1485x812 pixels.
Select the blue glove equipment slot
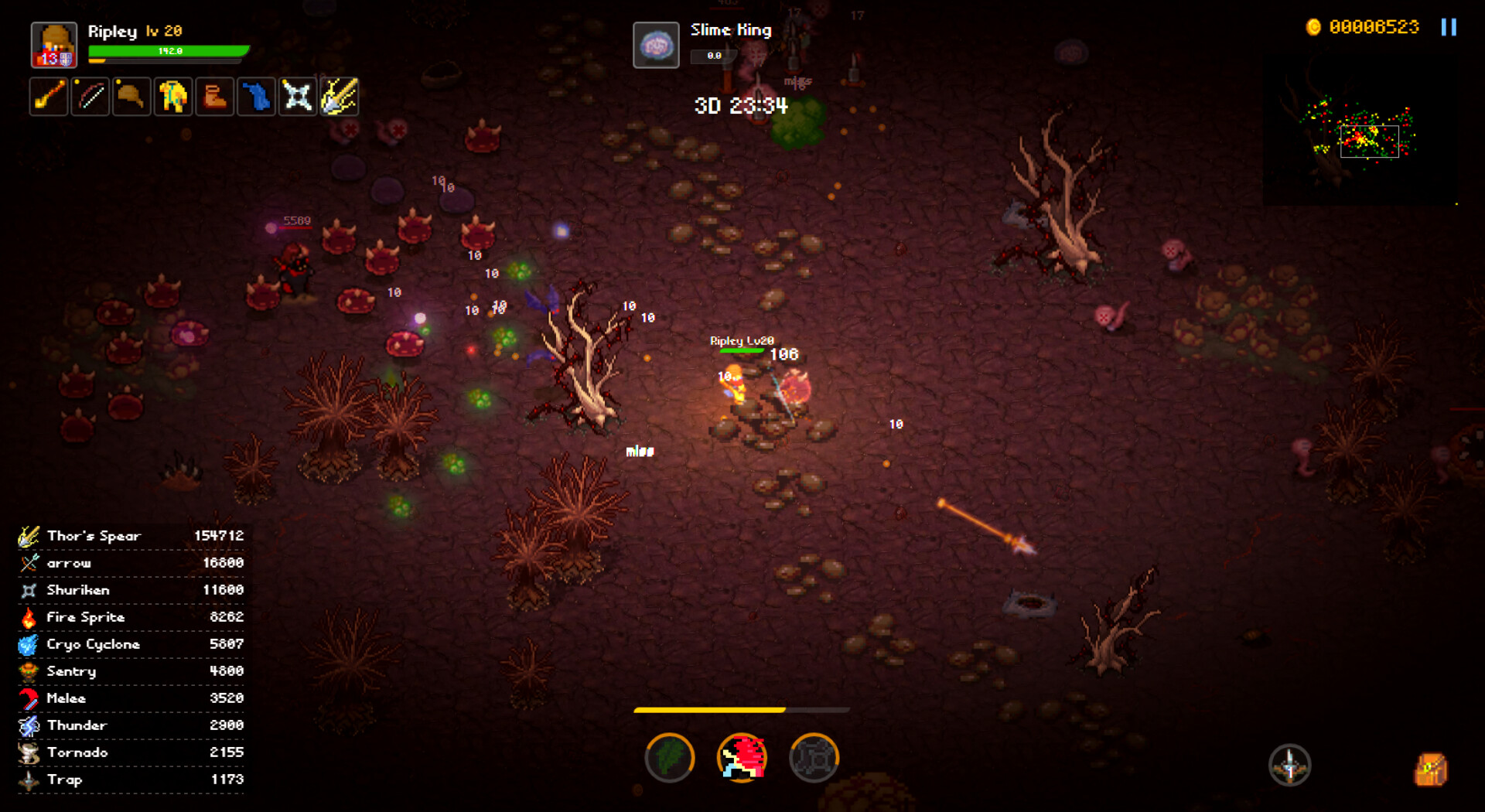coord(256,97)
